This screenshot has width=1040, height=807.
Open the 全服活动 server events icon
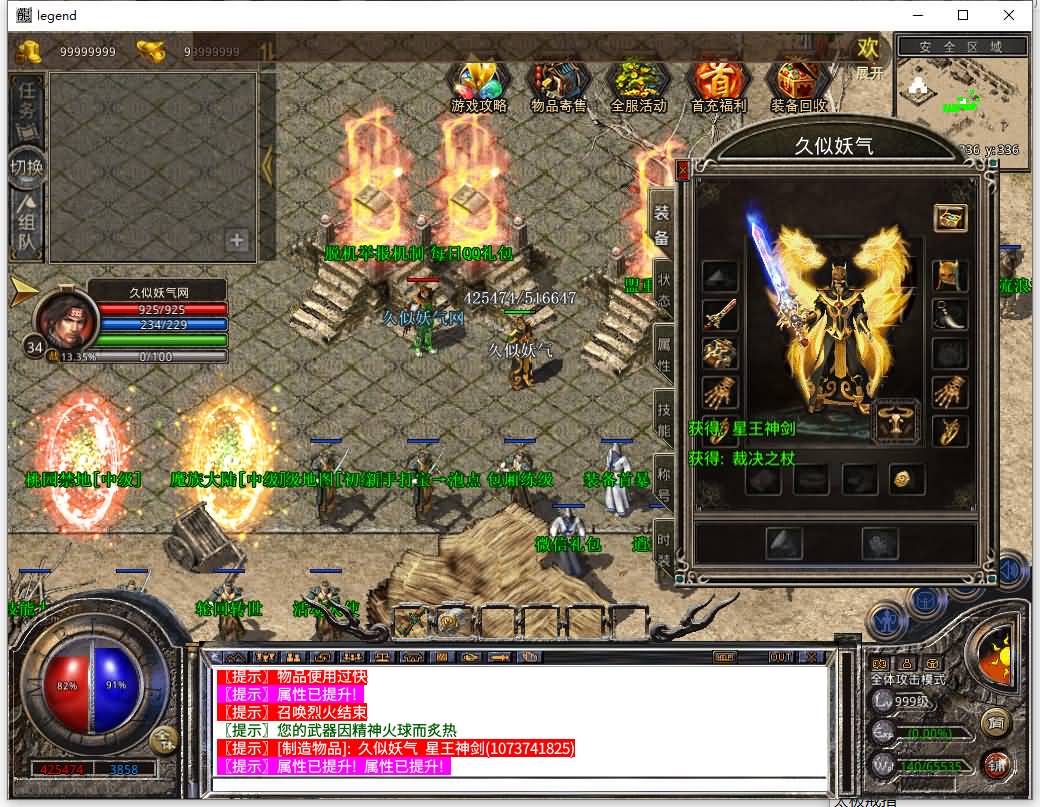pyautogui.click(x=638, y=85)
